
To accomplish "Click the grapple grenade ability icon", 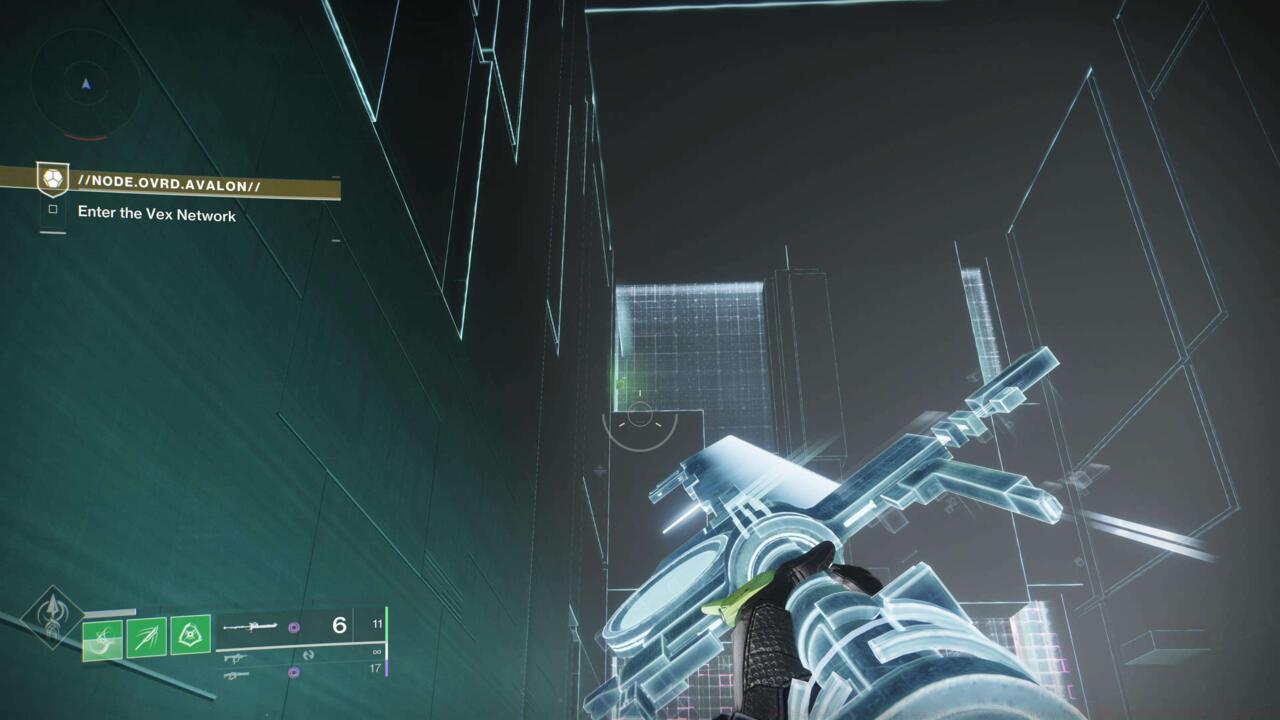I will point(102,640).
